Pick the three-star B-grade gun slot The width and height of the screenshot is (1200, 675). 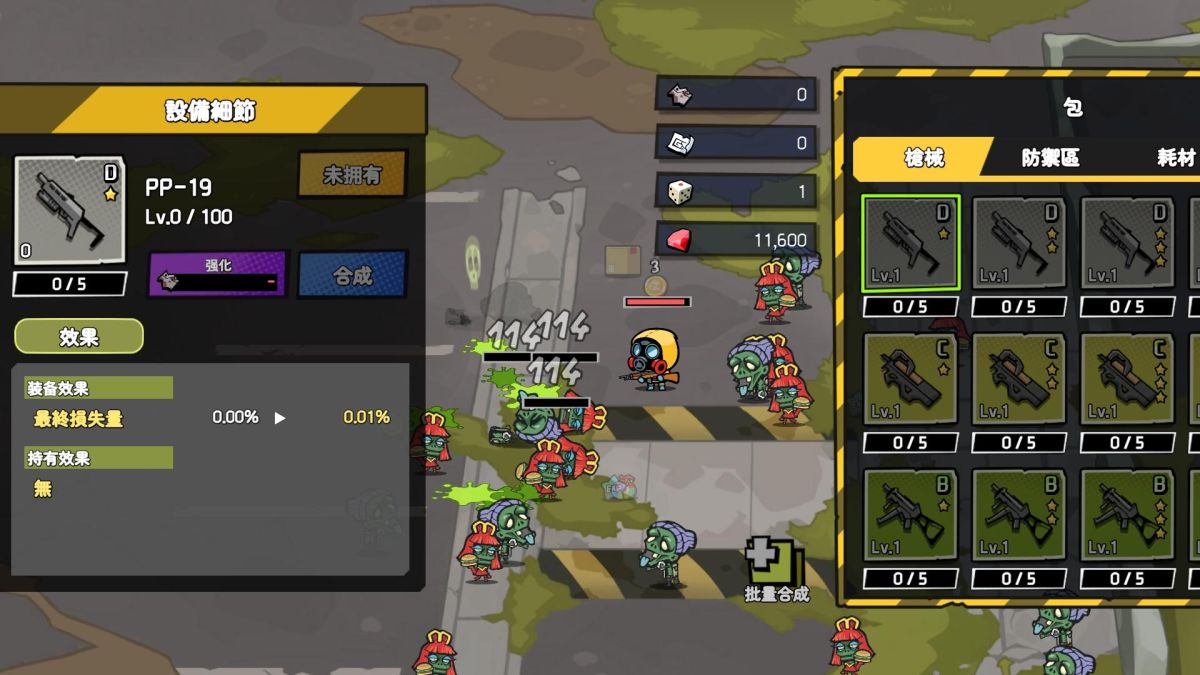(x=1127, y=515)
